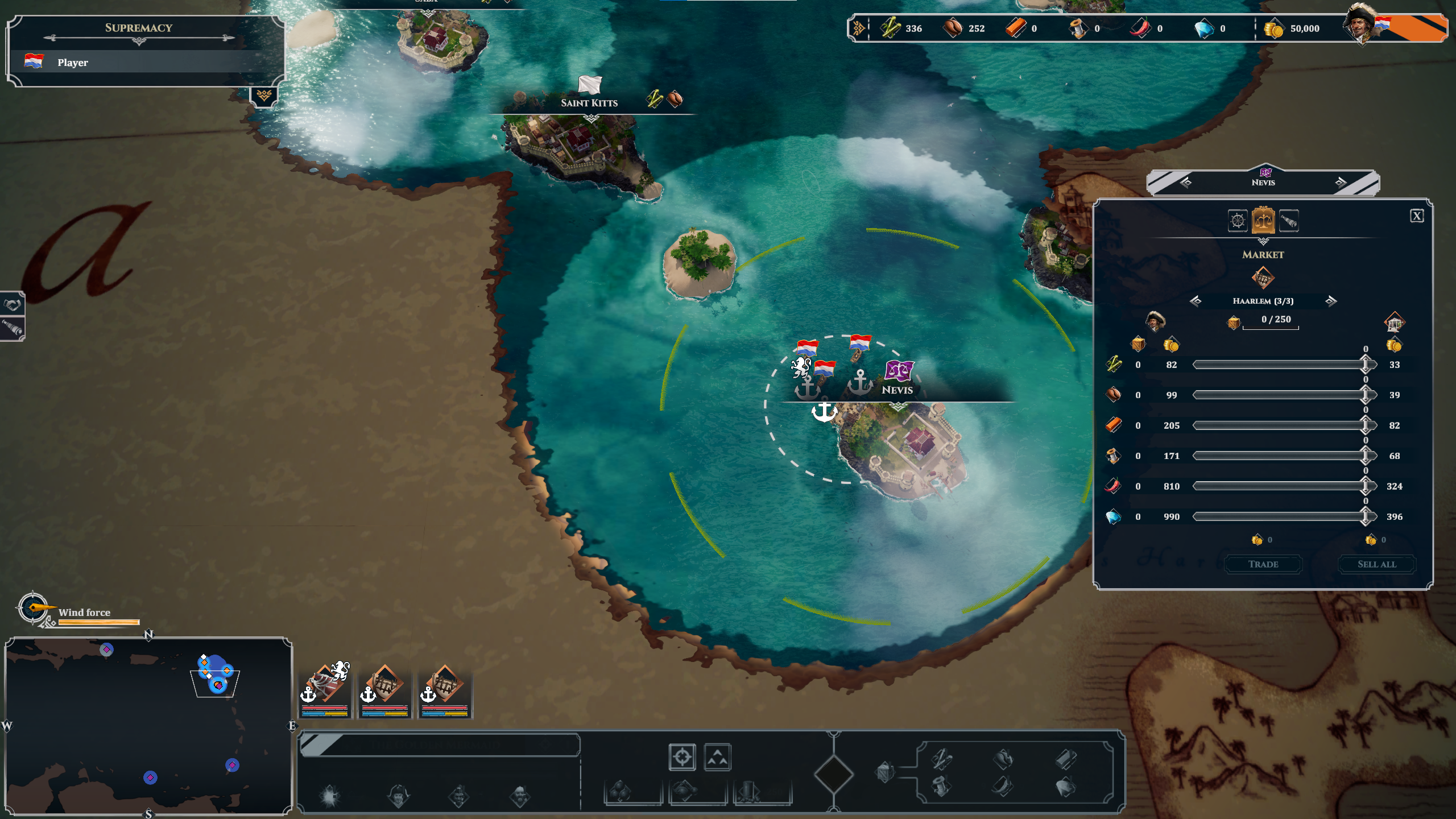Cycle to the next ship after Haarlem

coord(1331,301)
